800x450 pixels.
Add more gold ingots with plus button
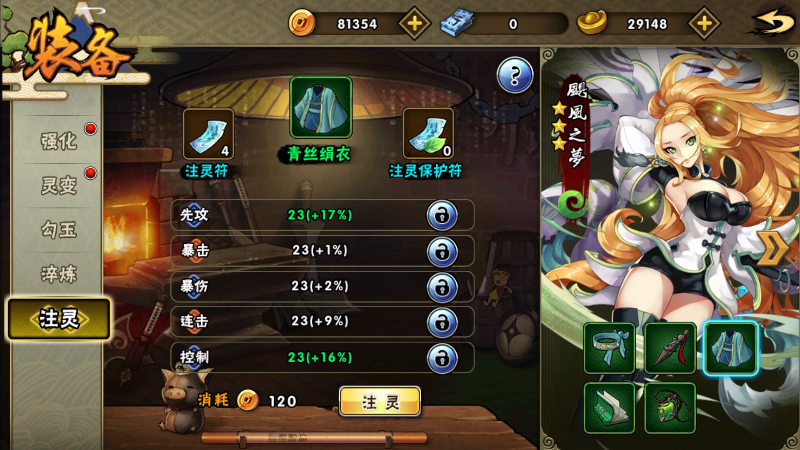pos(705,23)
